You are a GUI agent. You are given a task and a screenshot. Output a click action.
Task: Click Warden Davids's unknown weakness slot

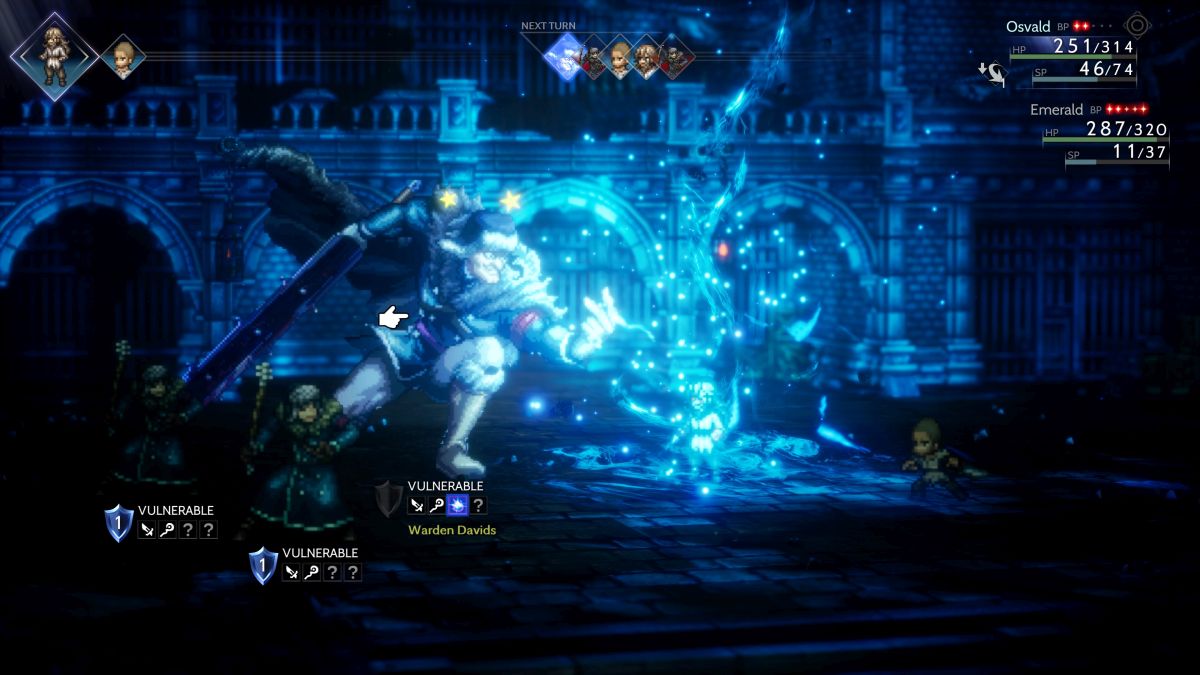click(479, 505)
